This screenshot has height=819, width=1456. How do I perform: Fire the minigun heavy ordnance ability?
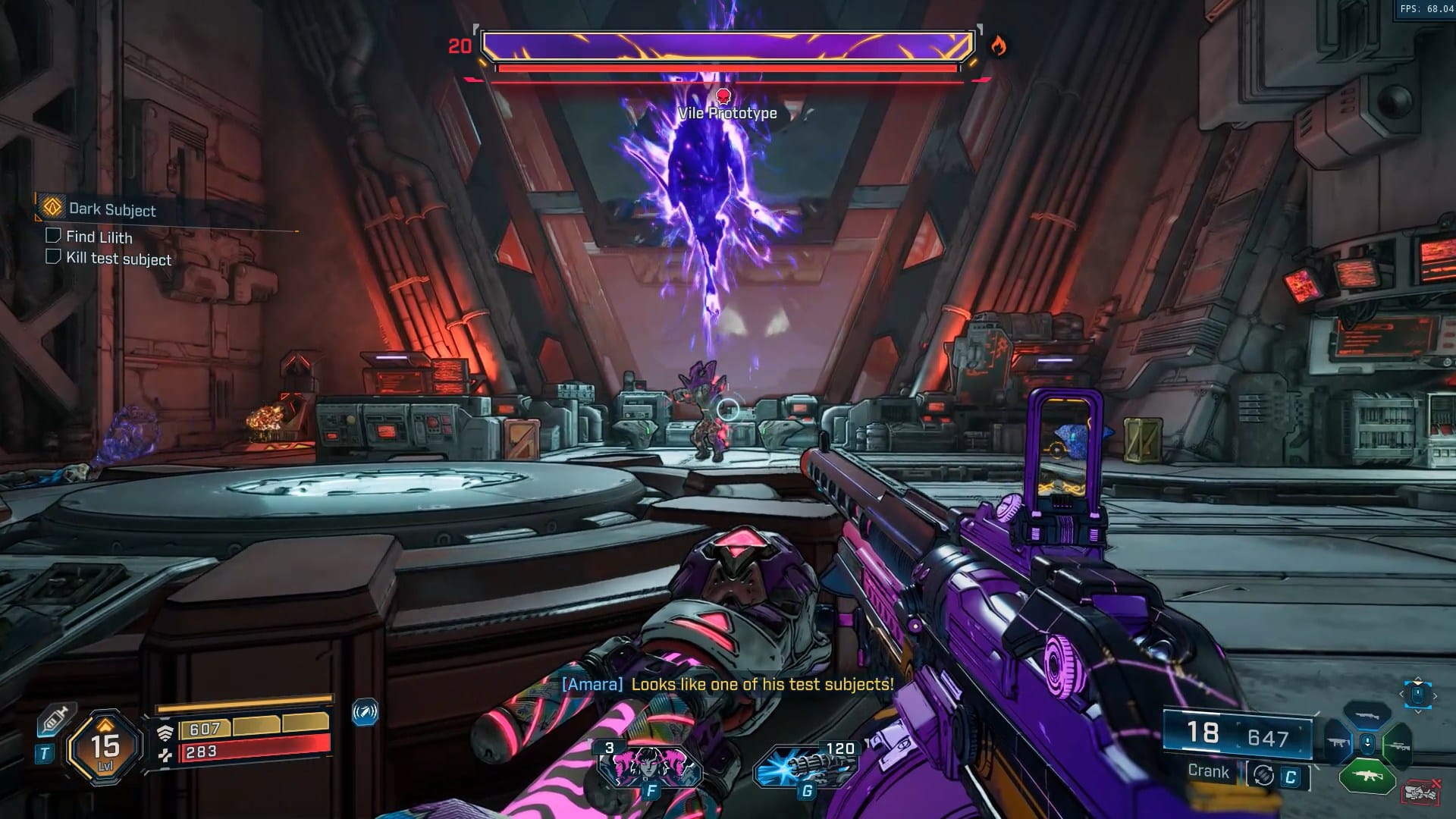pos(805,766)
